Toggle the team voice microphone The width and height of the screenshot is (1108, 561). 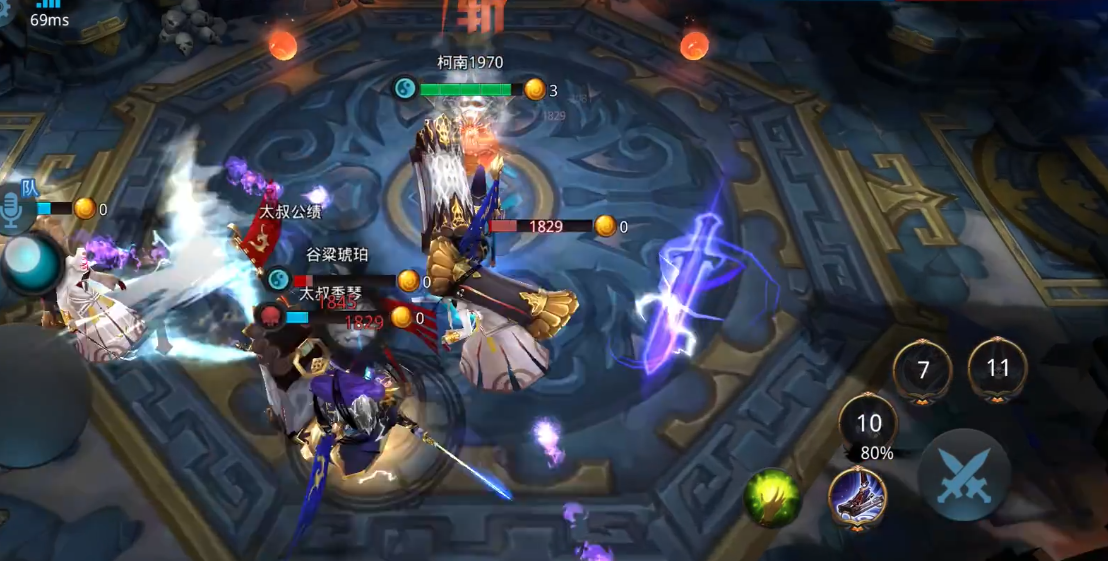coord(13,210)
